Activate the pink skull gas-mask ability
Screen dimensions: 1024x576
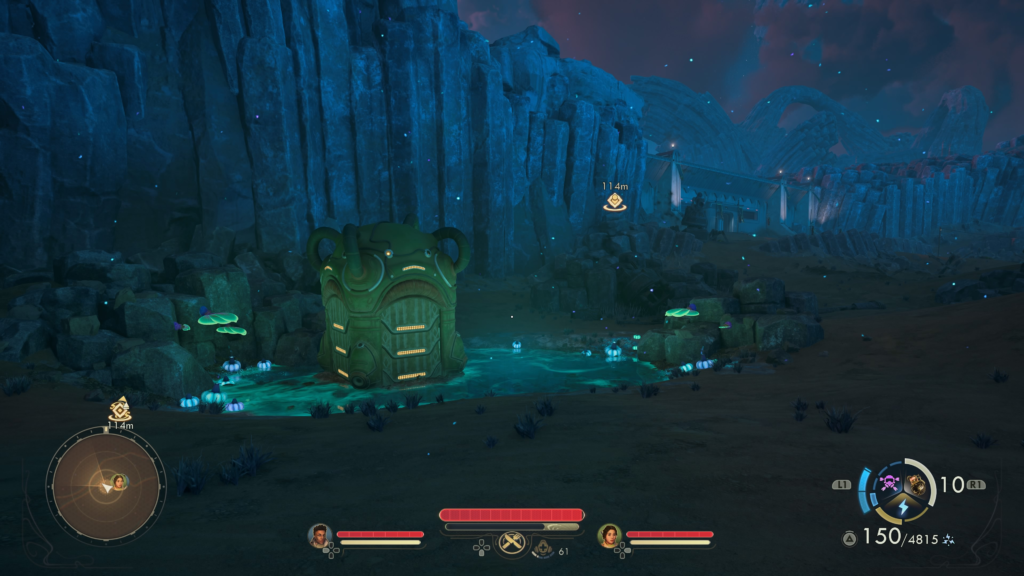(888, 485)
